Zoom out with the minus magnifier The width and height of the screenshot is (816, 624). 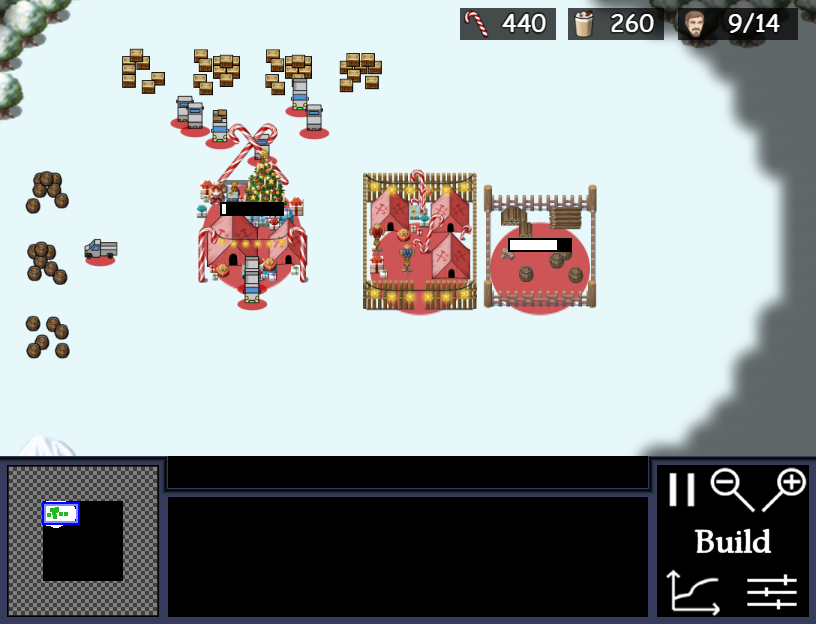point(731,488)
